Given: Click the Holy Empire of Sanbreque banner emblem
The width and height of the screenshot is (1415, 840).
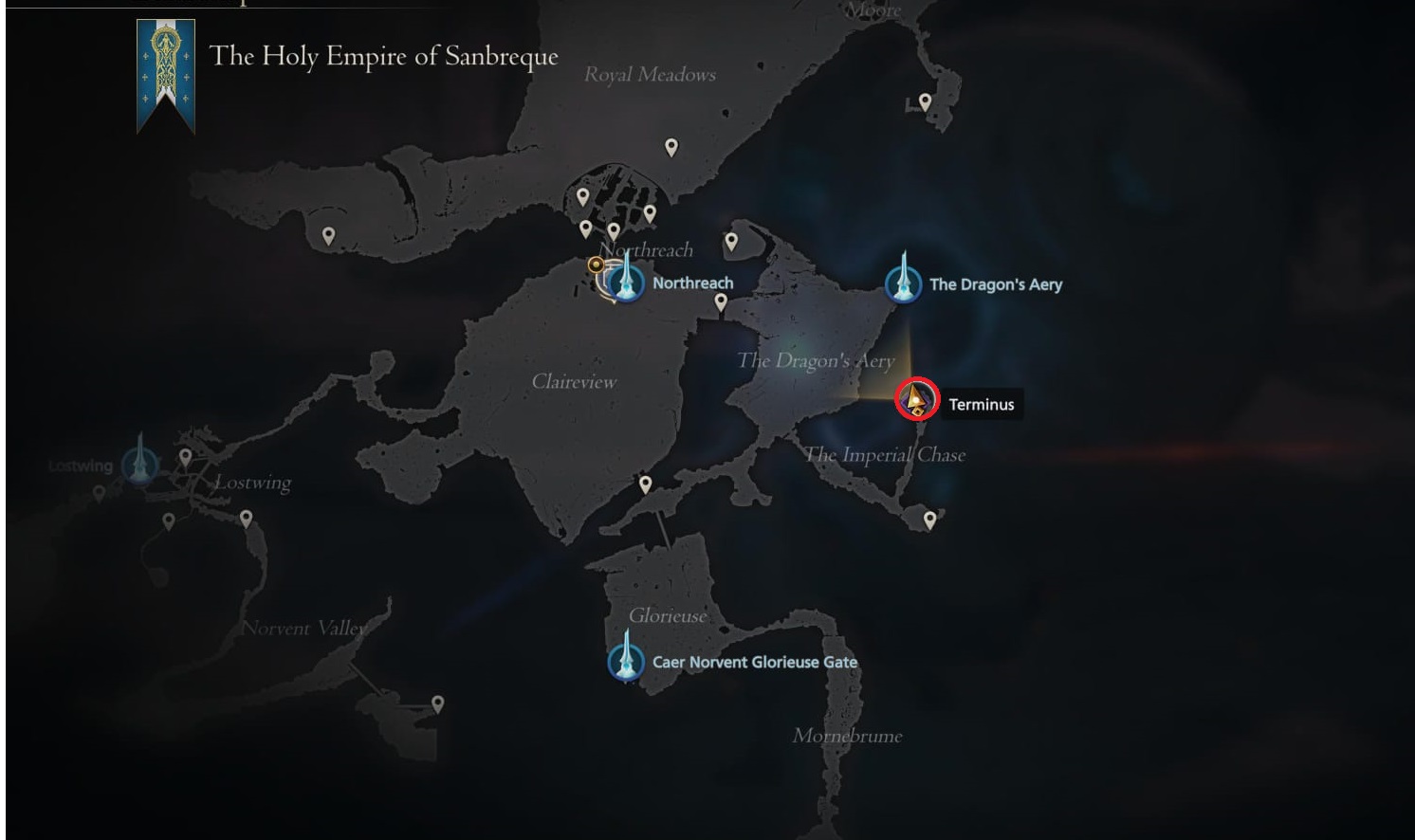Looking at the screenshot, I should click(167, 66).
